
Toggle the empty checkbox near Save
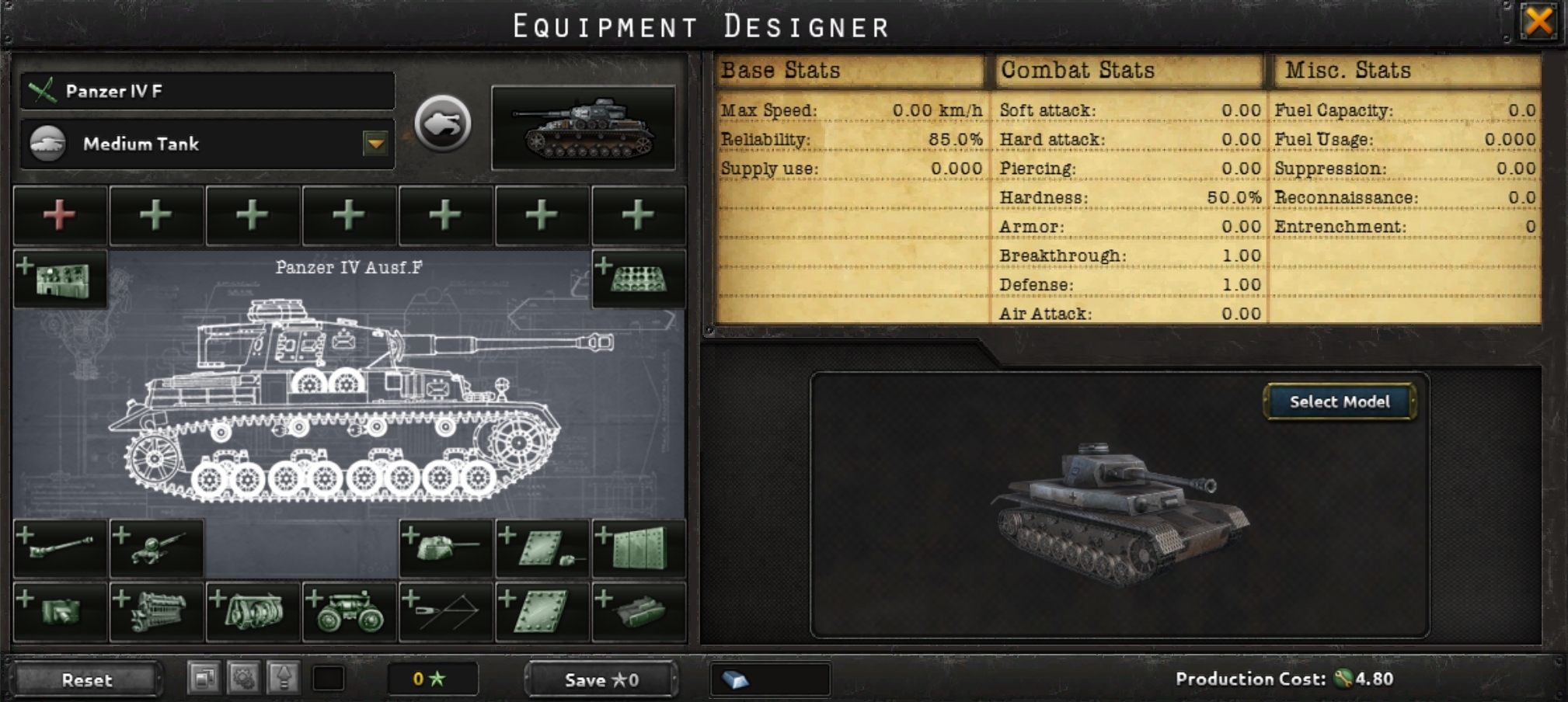coord(329,679)
